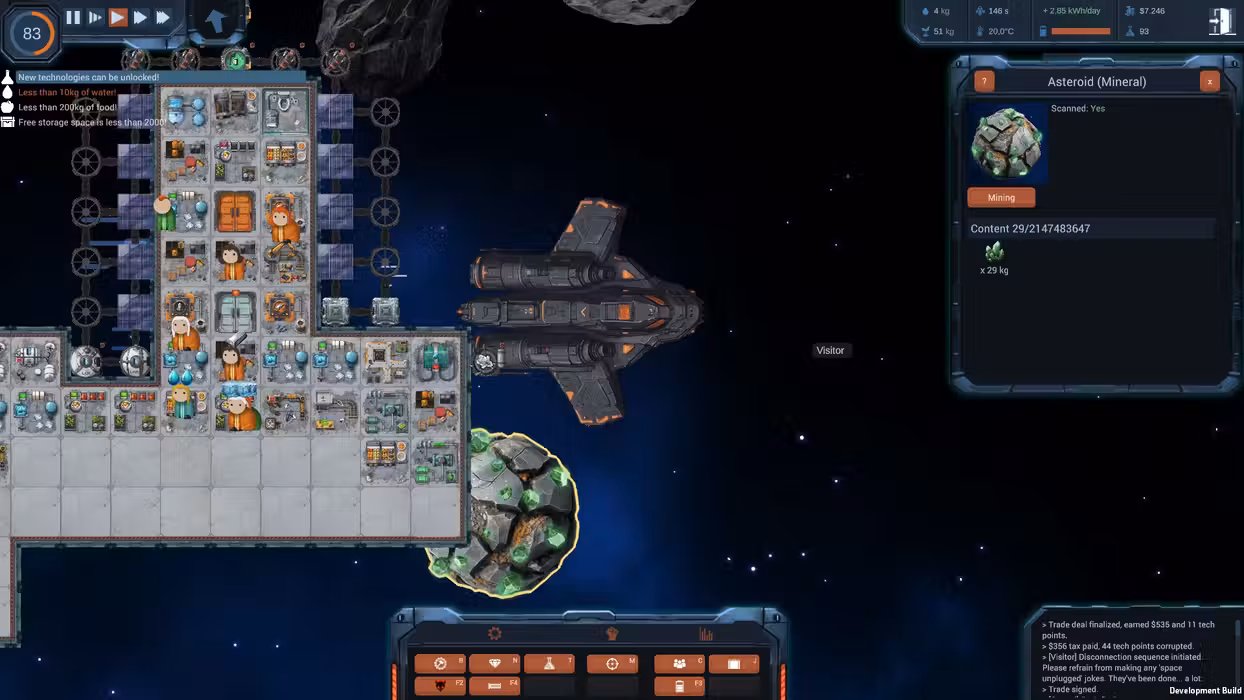
Task: Select the free storage space warning
Action: click(90, 122)
